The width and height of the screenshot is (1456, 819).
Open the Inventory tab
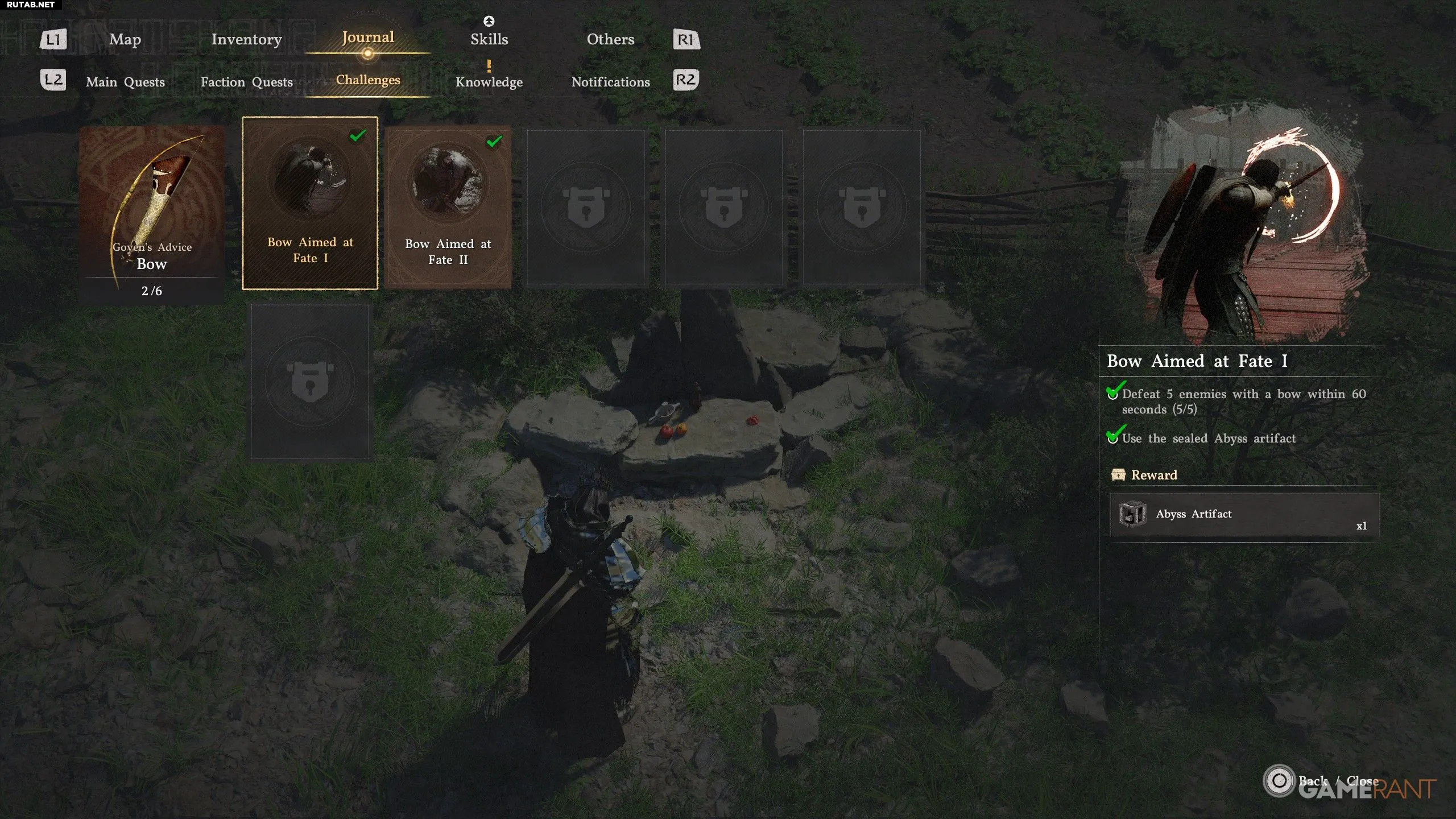coord(246,39)
